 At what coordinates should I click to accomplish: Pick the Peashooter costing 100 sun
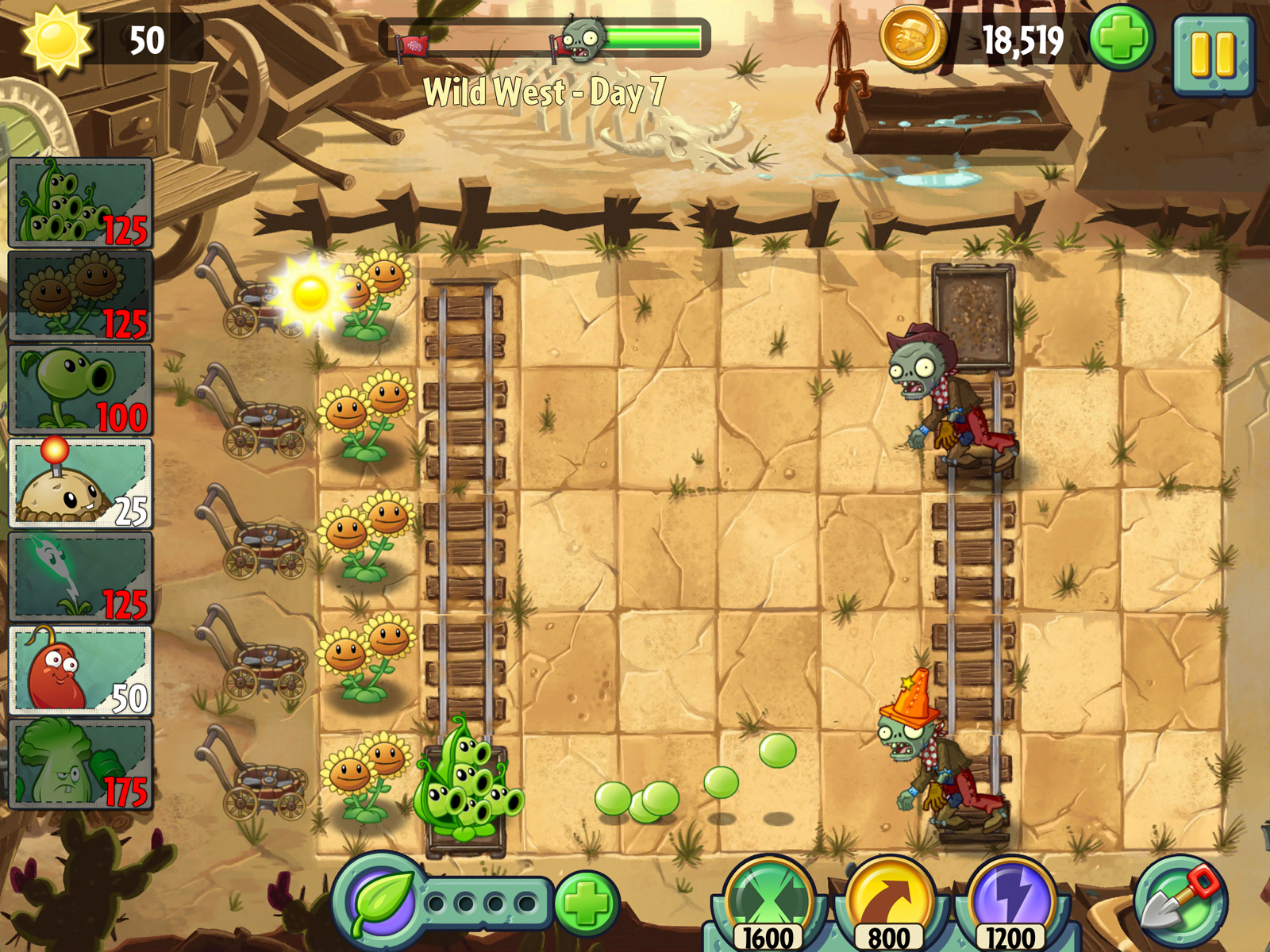[77, 389]
